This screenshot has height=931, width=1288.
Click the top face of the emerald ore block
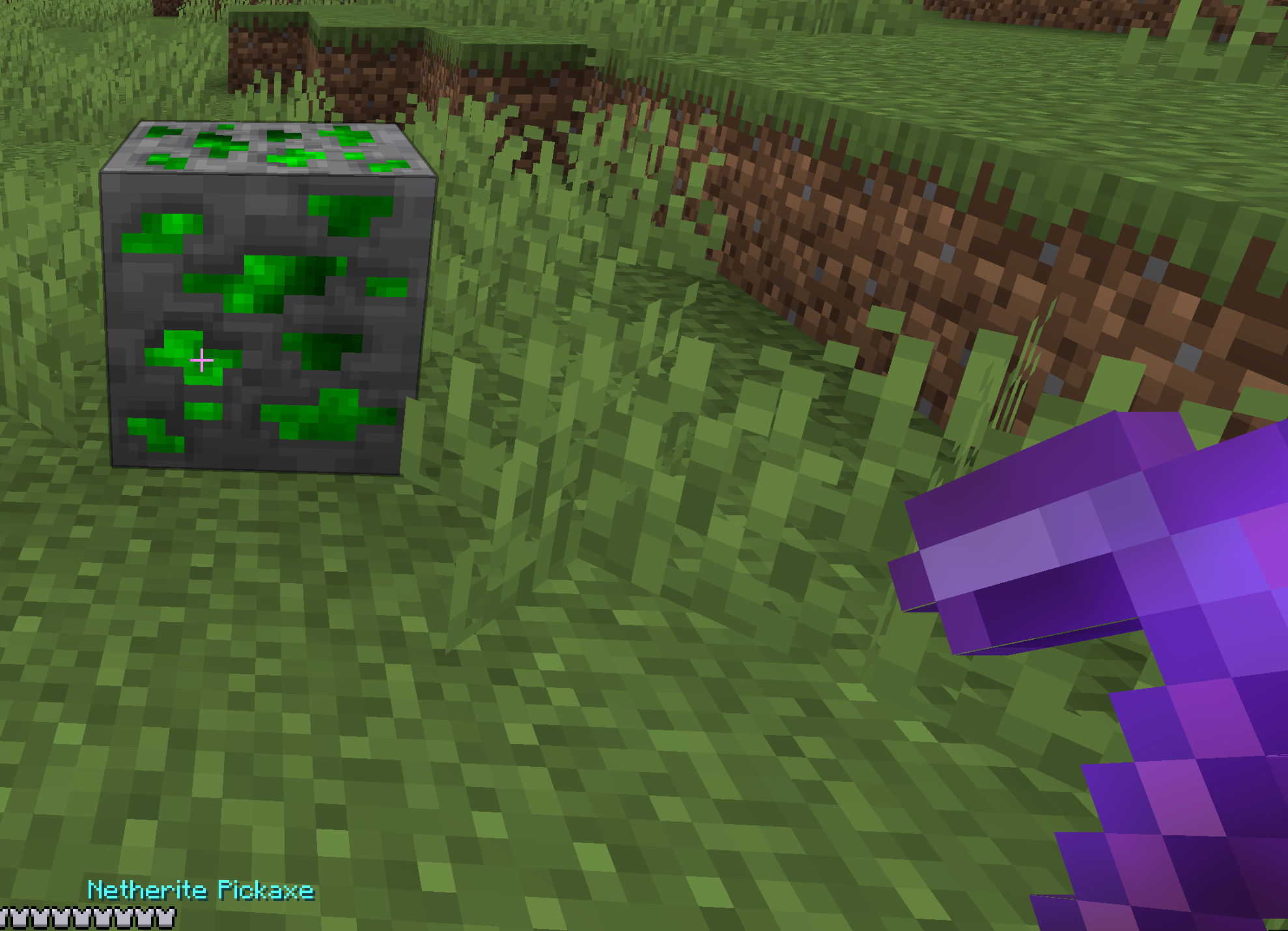[x=267, y=147]
